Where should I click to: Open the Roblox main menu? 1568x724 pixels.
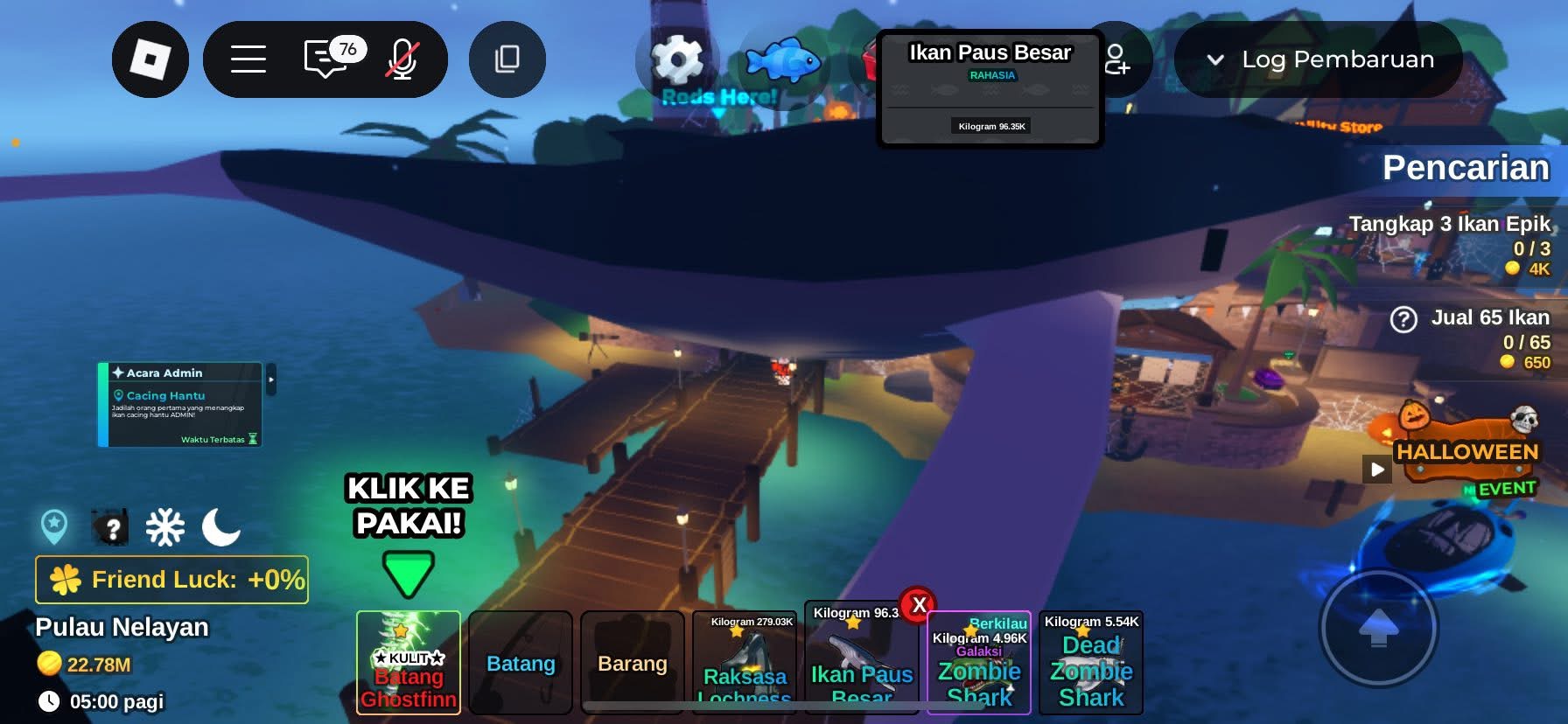(x=150, y=59)
